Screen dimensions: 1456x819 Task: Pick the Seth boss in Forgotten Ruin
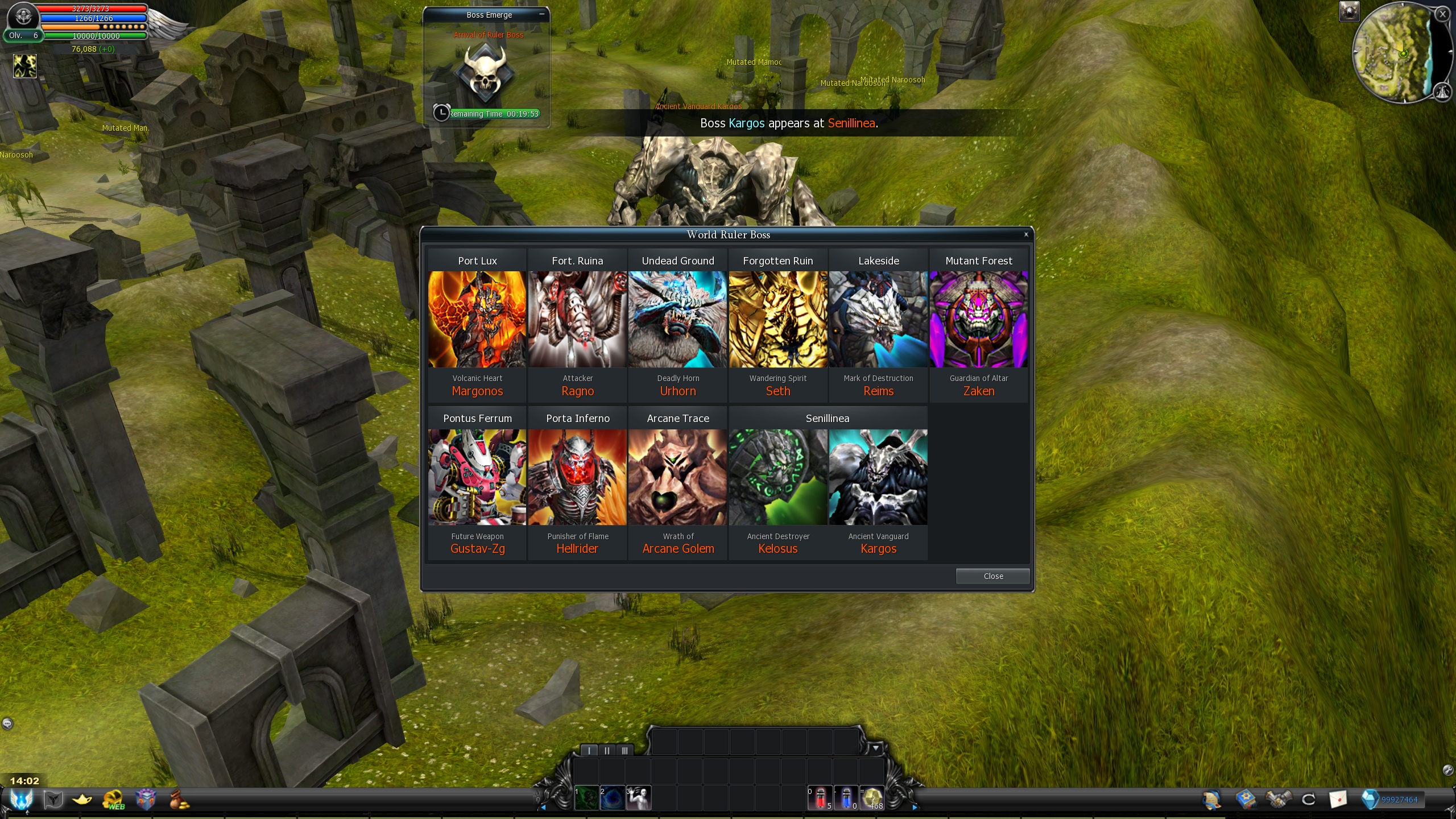(778, 319)
